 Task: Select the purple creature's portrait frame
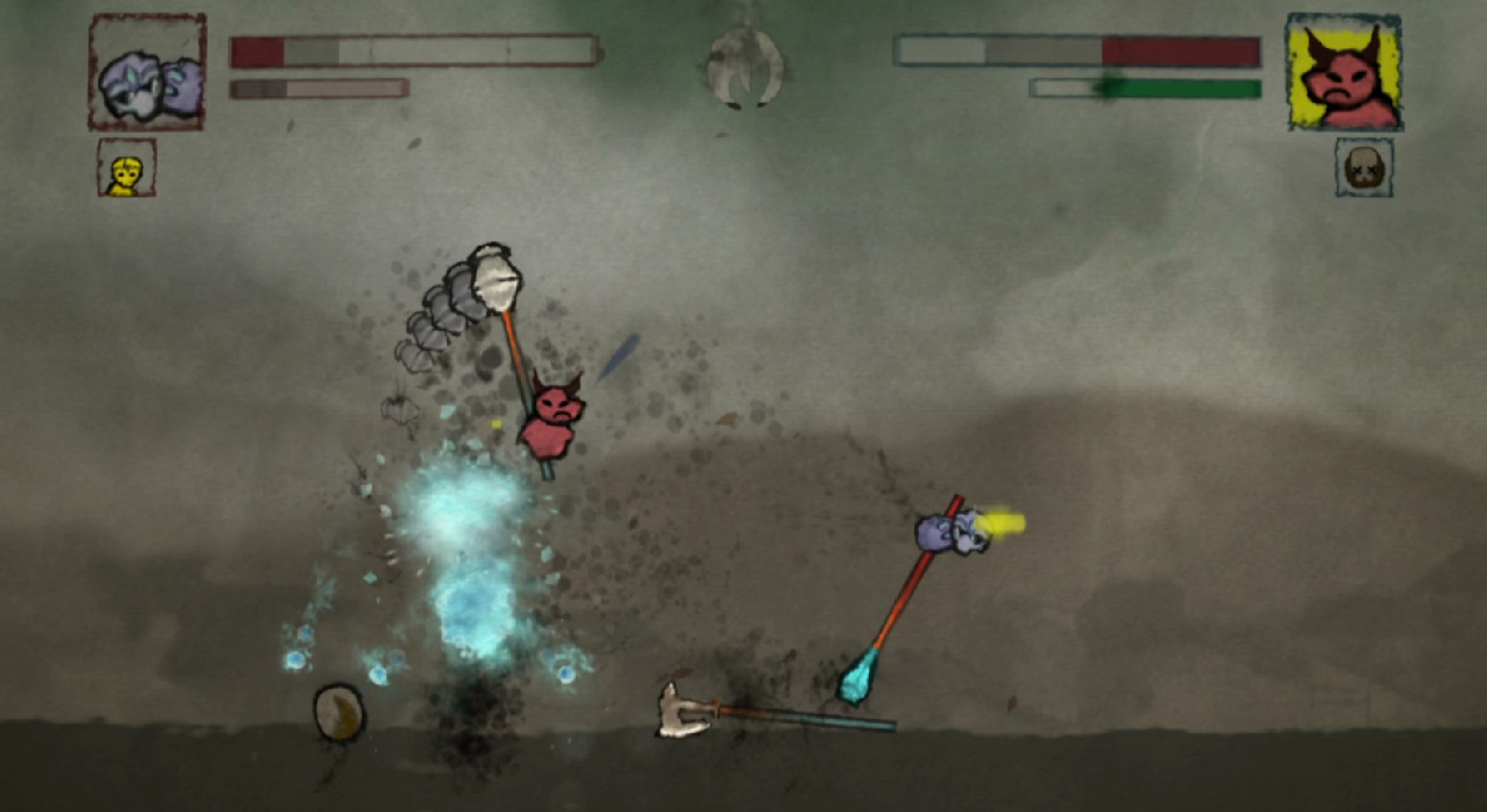click(x=146, y=69)
